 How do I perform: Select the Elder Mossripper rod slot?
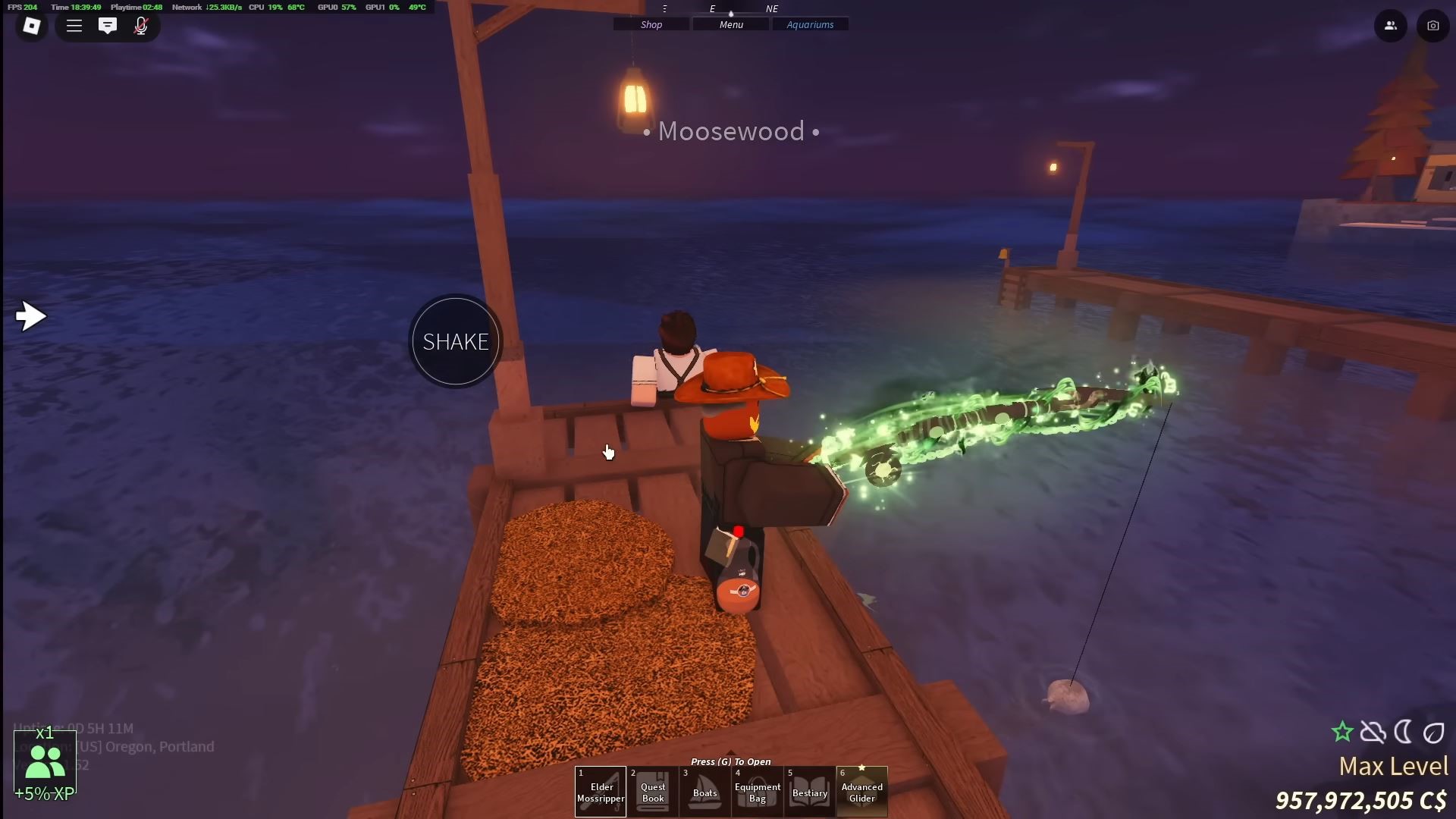[601, 792]
